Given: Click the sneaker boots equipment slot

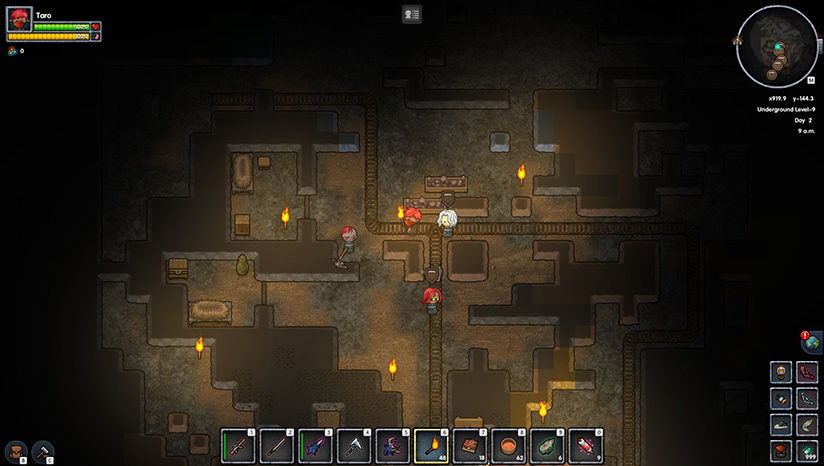Looking at the screenshot, I should coord(781,424).
